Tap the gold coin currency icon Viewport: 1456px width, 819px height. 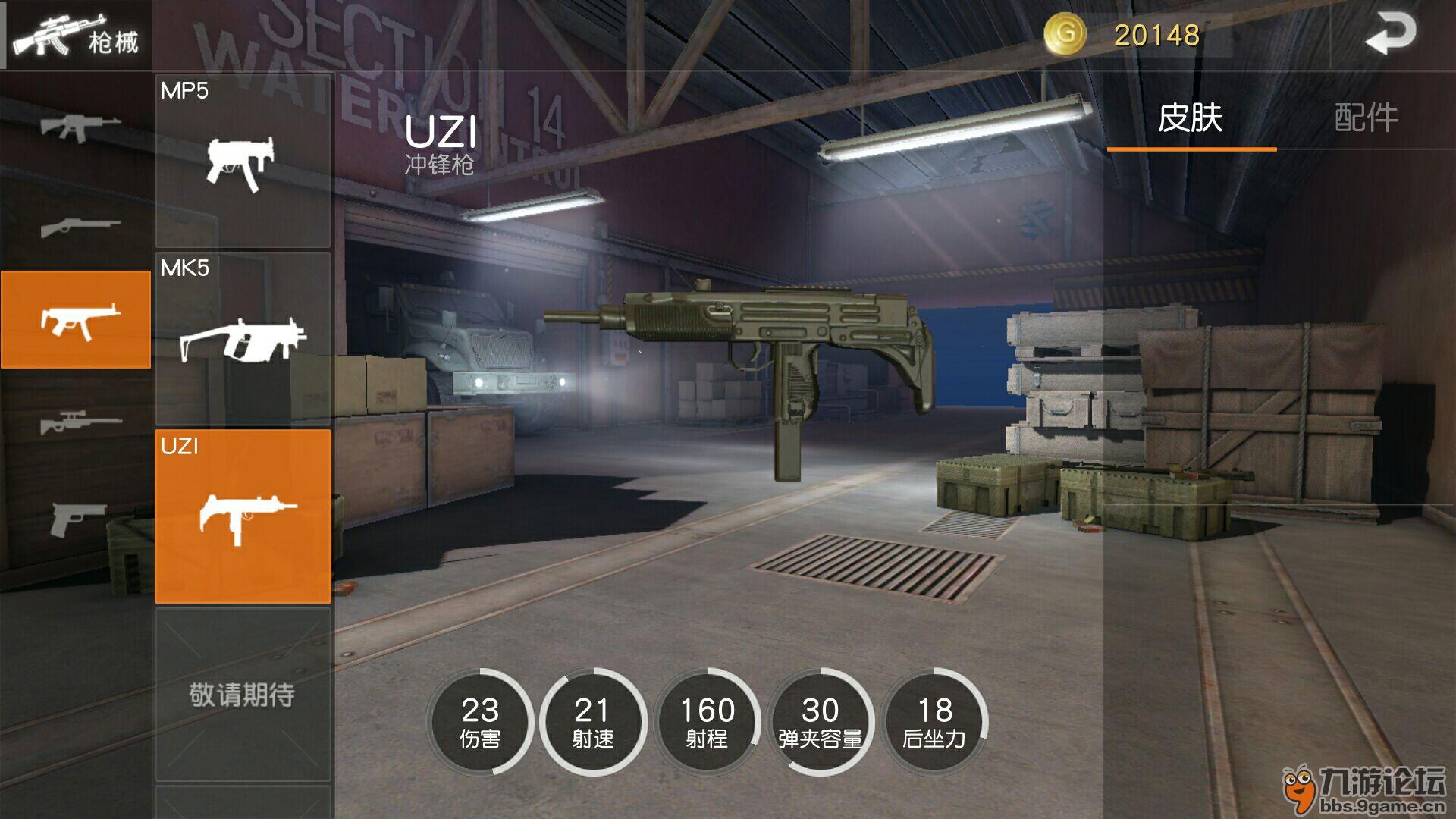point(1065,35)
